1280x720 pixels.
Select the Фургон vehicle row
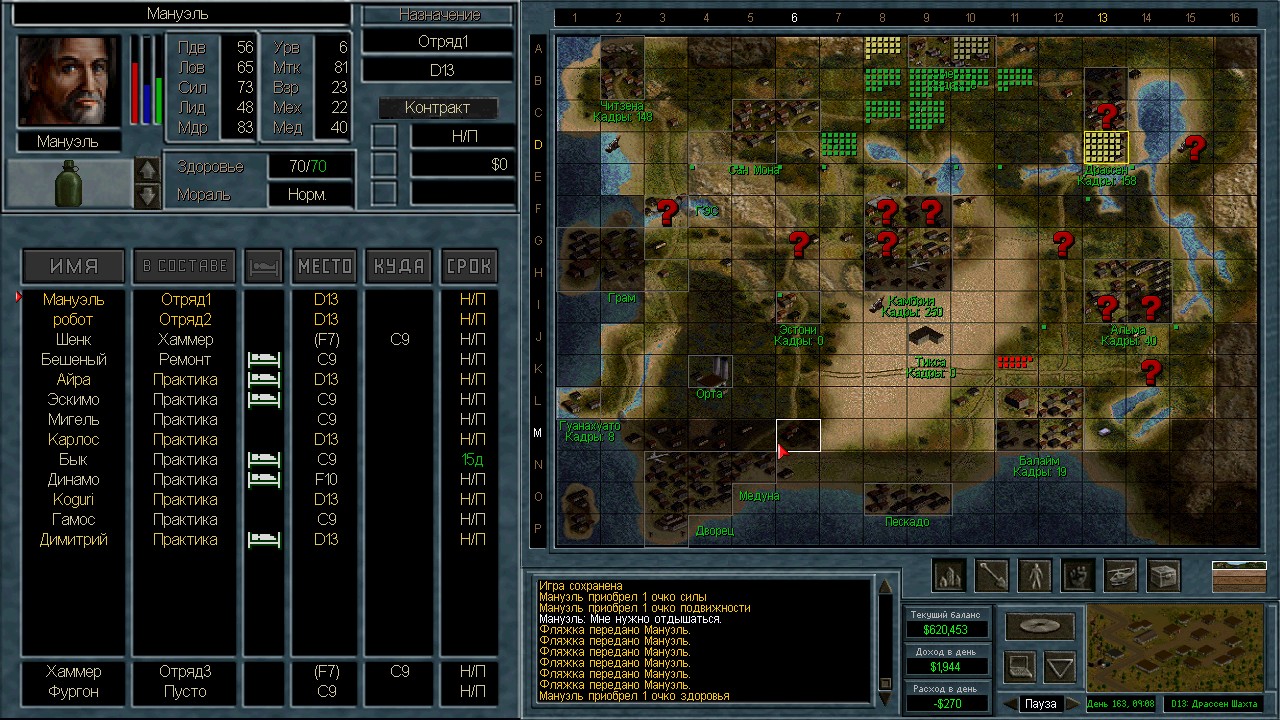pyautogui.click(x=73, y=691)
